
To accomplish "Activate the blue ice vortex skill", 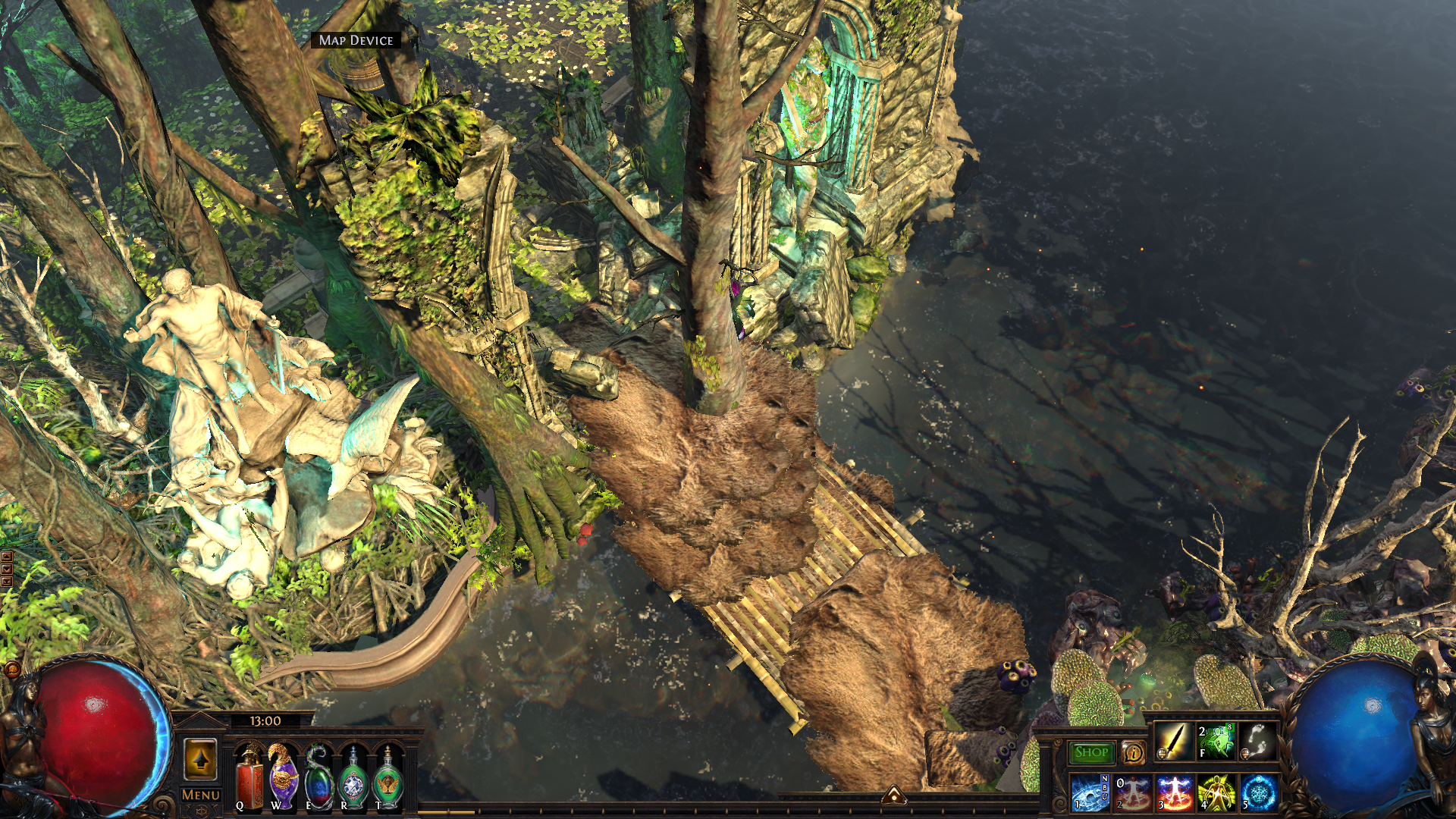I will point(1090,793).
